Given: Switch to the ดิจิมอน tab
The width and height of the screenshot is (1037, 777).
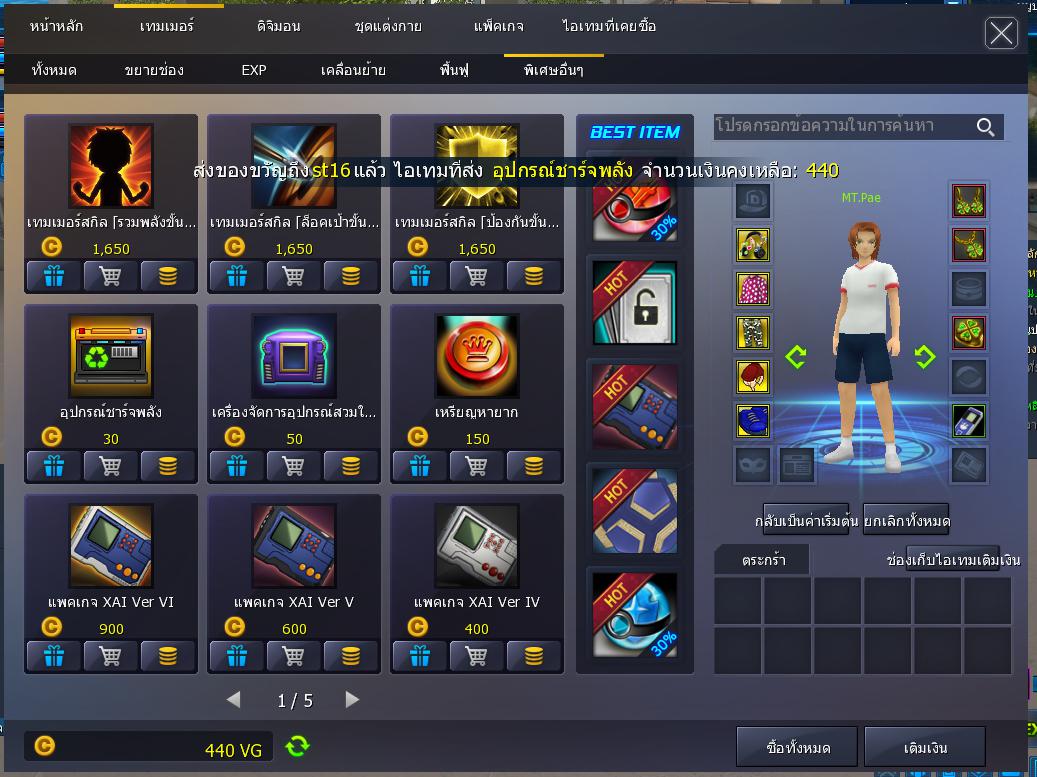Looking at the screenshot, I should 278,26.
